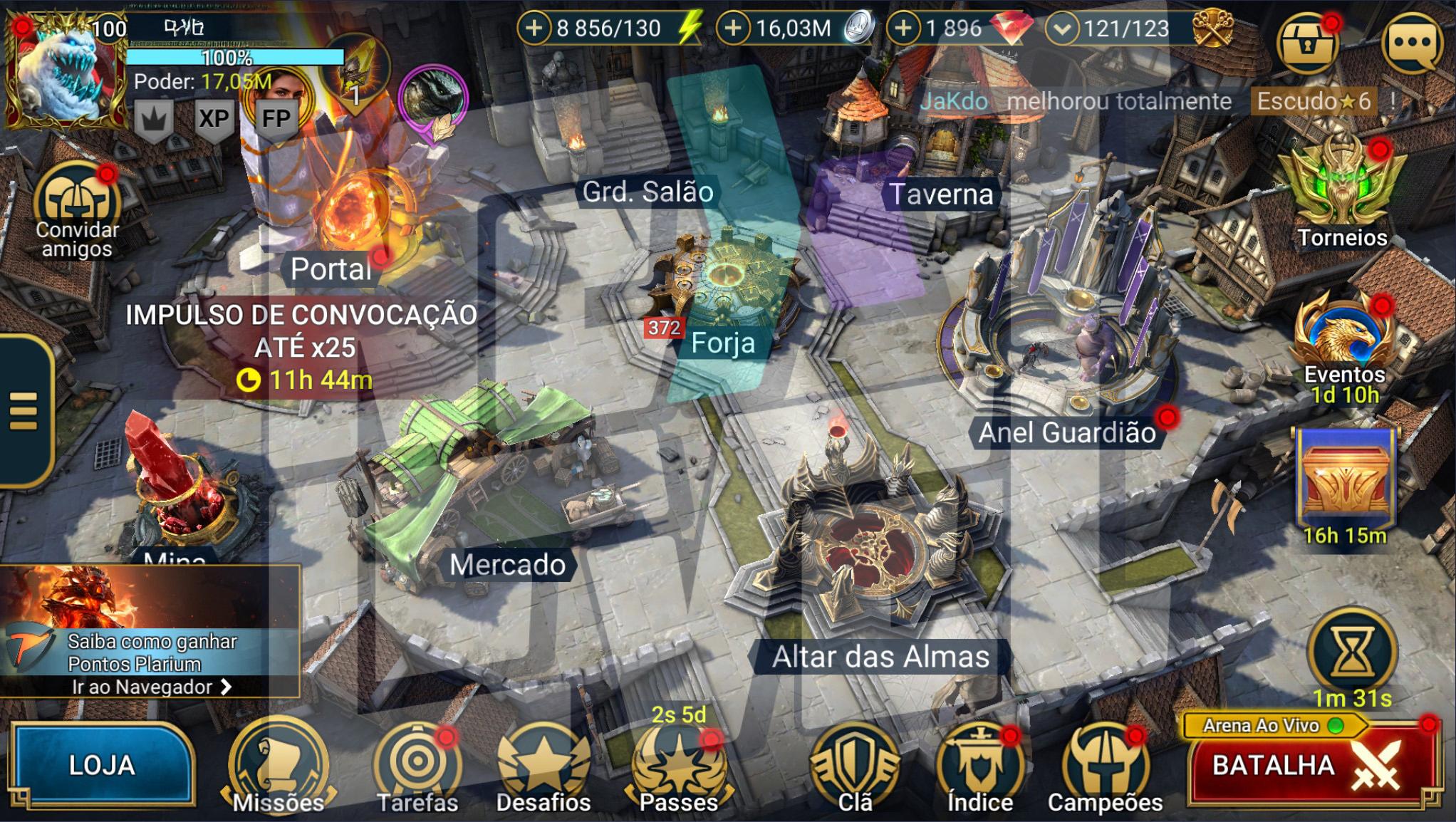Viewport: 1456px width, 822px height.
Task: Open the LOJA shop button
Action: pos(102,766)
